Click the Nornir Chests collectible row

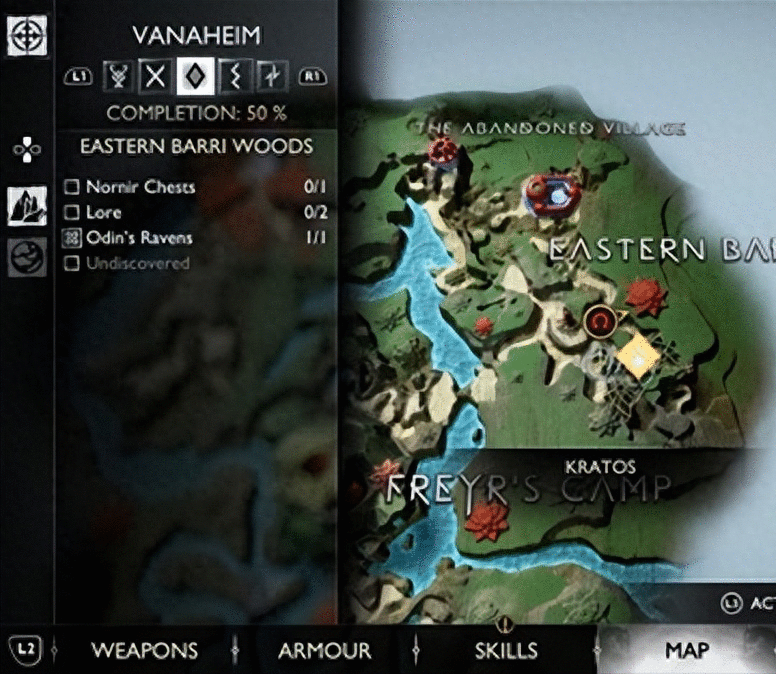pyautogui.click(x=140, y=187)
